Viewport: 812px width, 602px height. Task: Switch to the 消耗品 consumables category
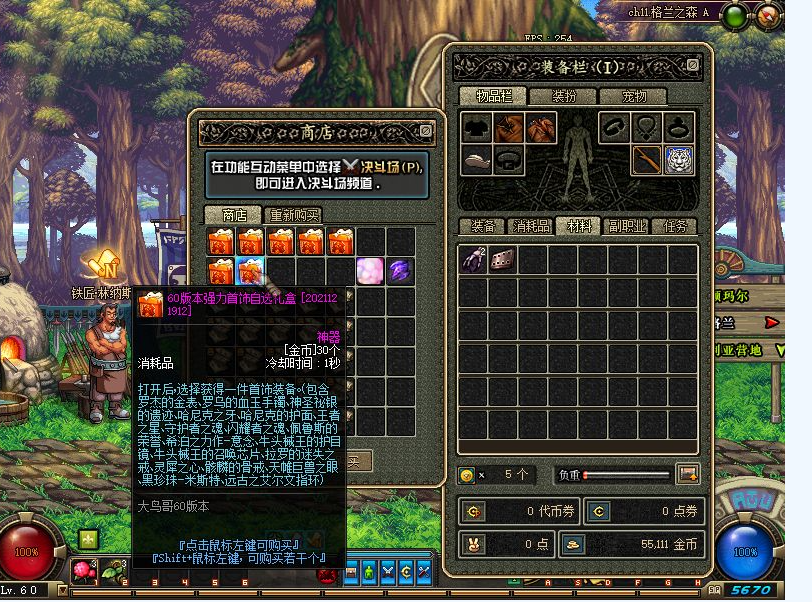530,227
